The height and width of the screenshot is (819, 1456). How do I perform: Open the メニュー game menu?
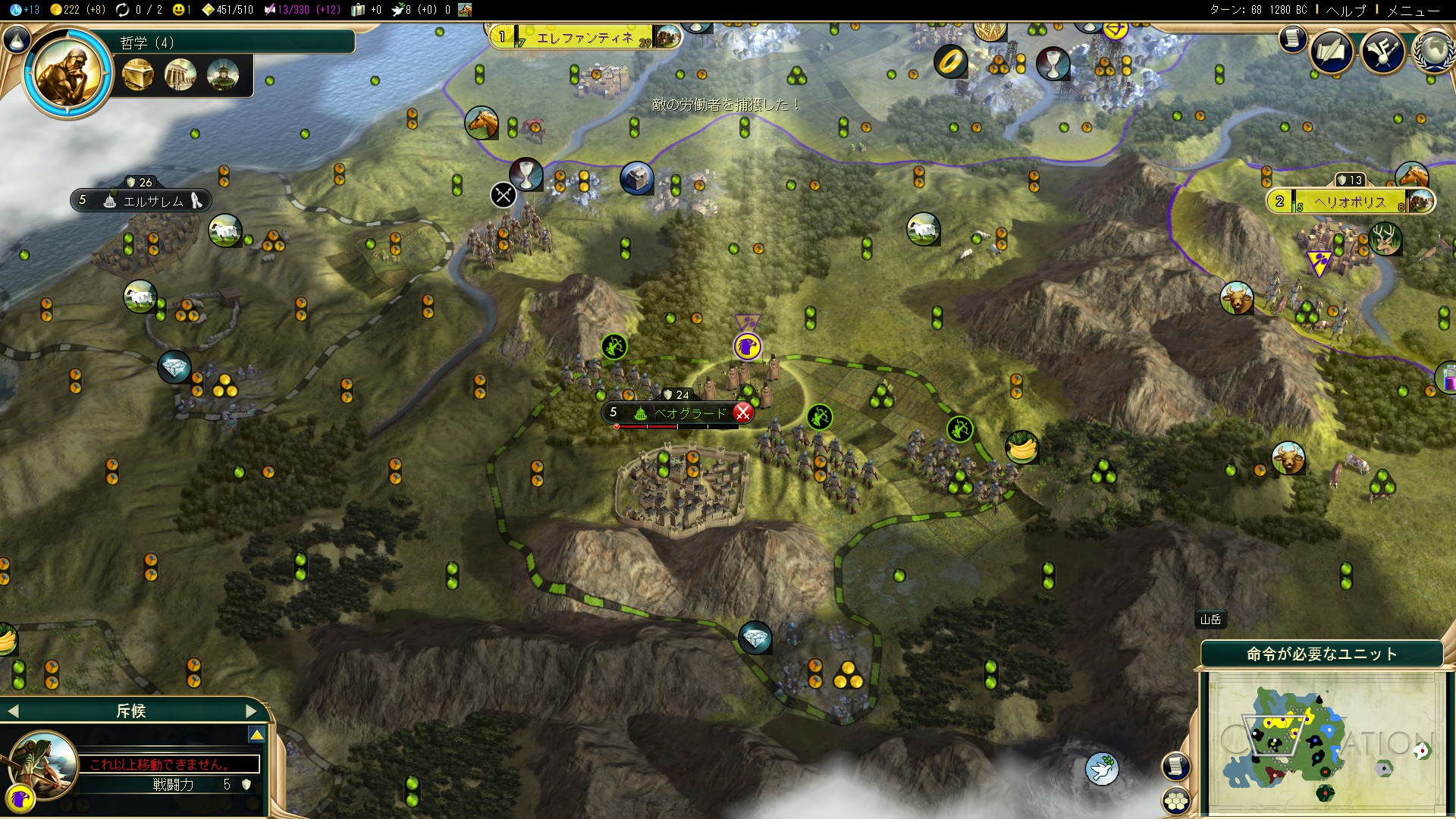[1413, 10]
